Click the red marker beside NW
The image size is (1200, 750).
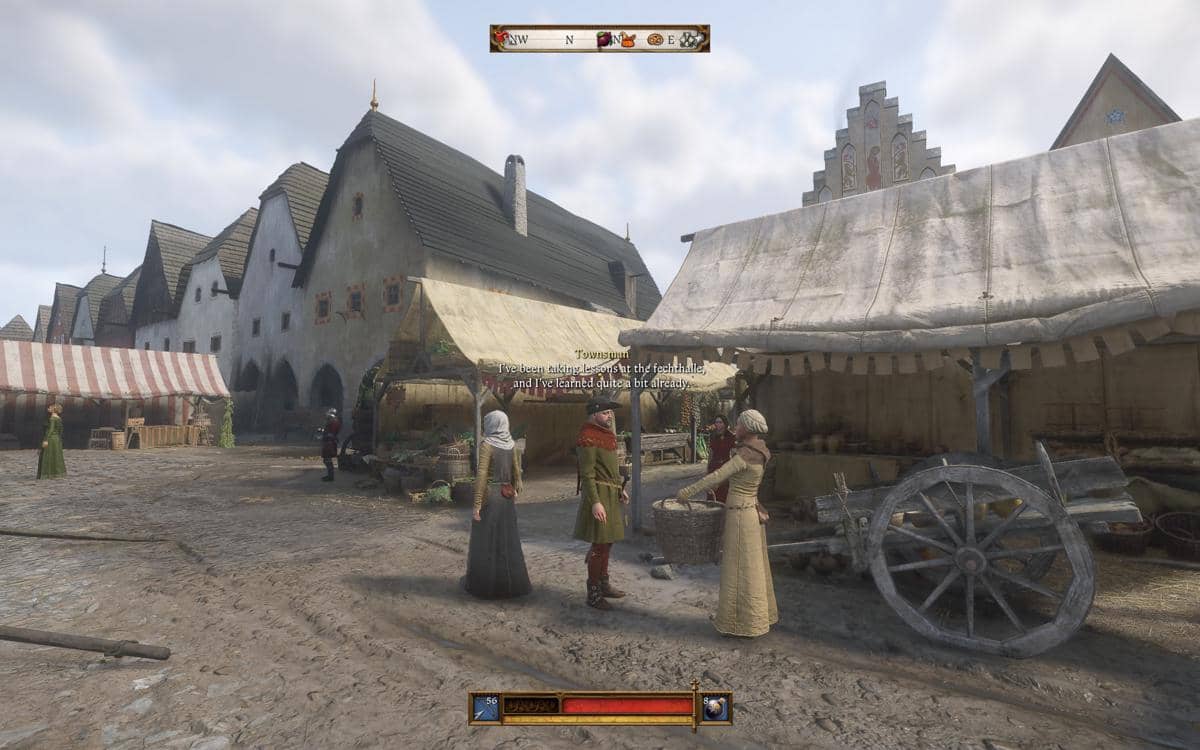(x=500, y=38)
